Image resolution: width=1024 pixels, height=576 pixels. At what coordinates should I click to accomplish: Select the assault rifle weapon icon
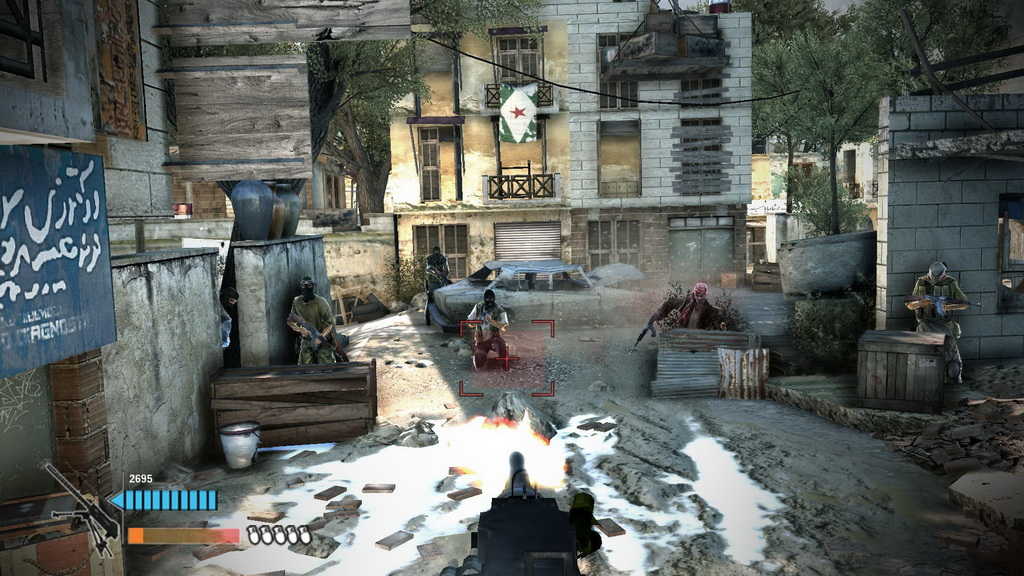82,509
